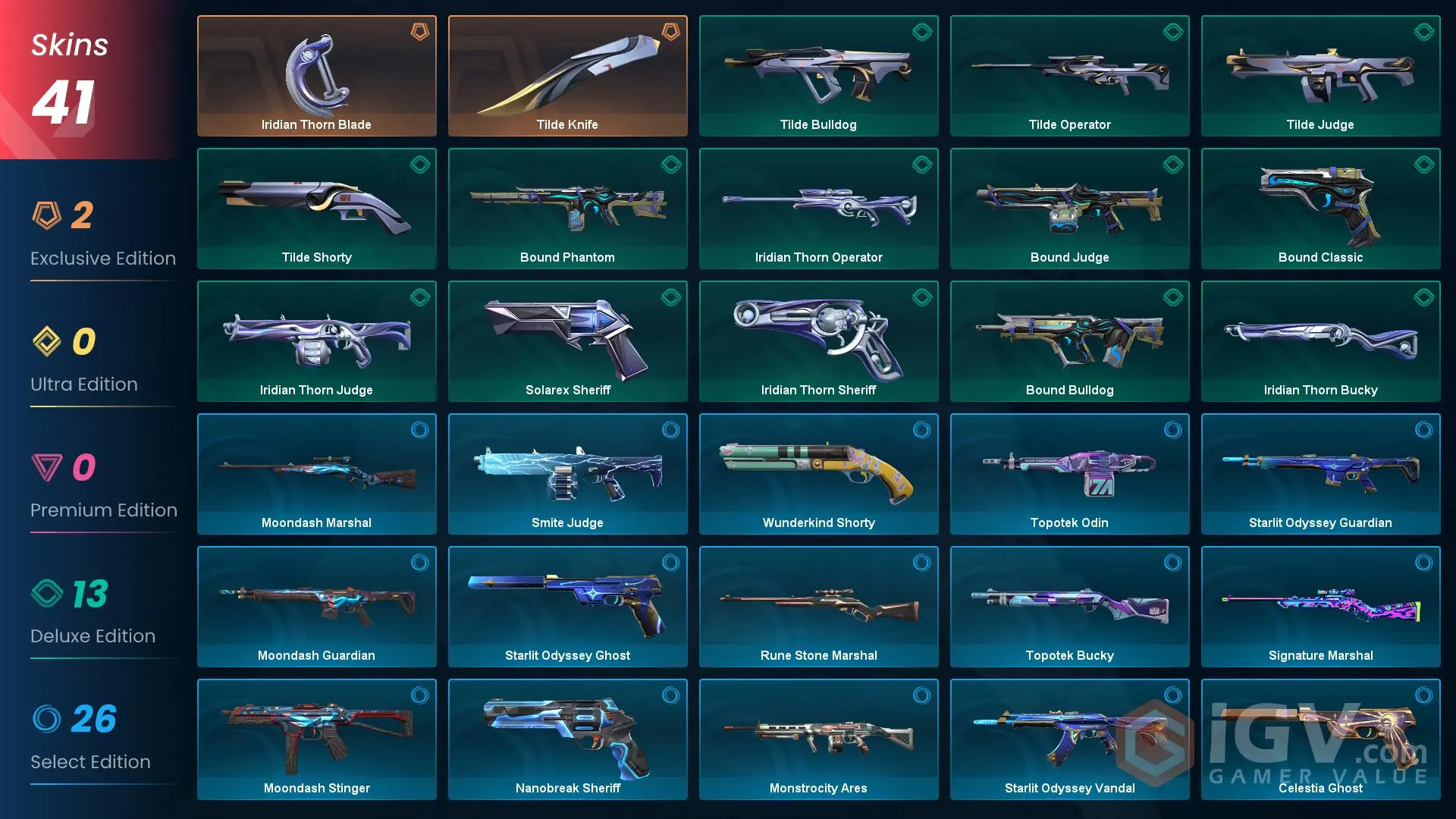Click the Deluxe Edition badge on Bound Phantom
The image size is (1456, 819).
(670, 165)
